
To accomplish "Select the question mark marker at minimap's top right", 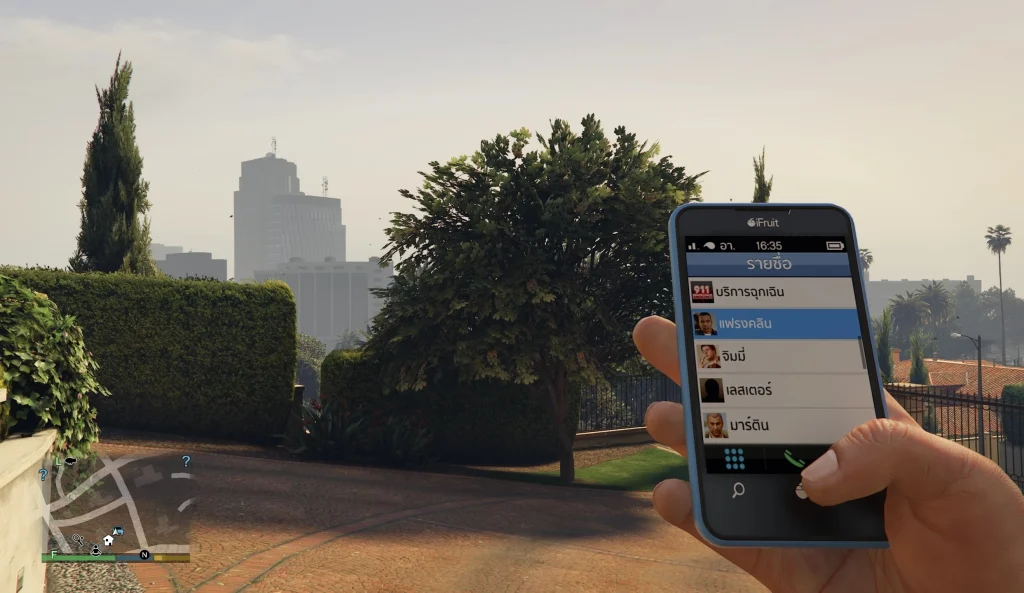I will point(186,461).
